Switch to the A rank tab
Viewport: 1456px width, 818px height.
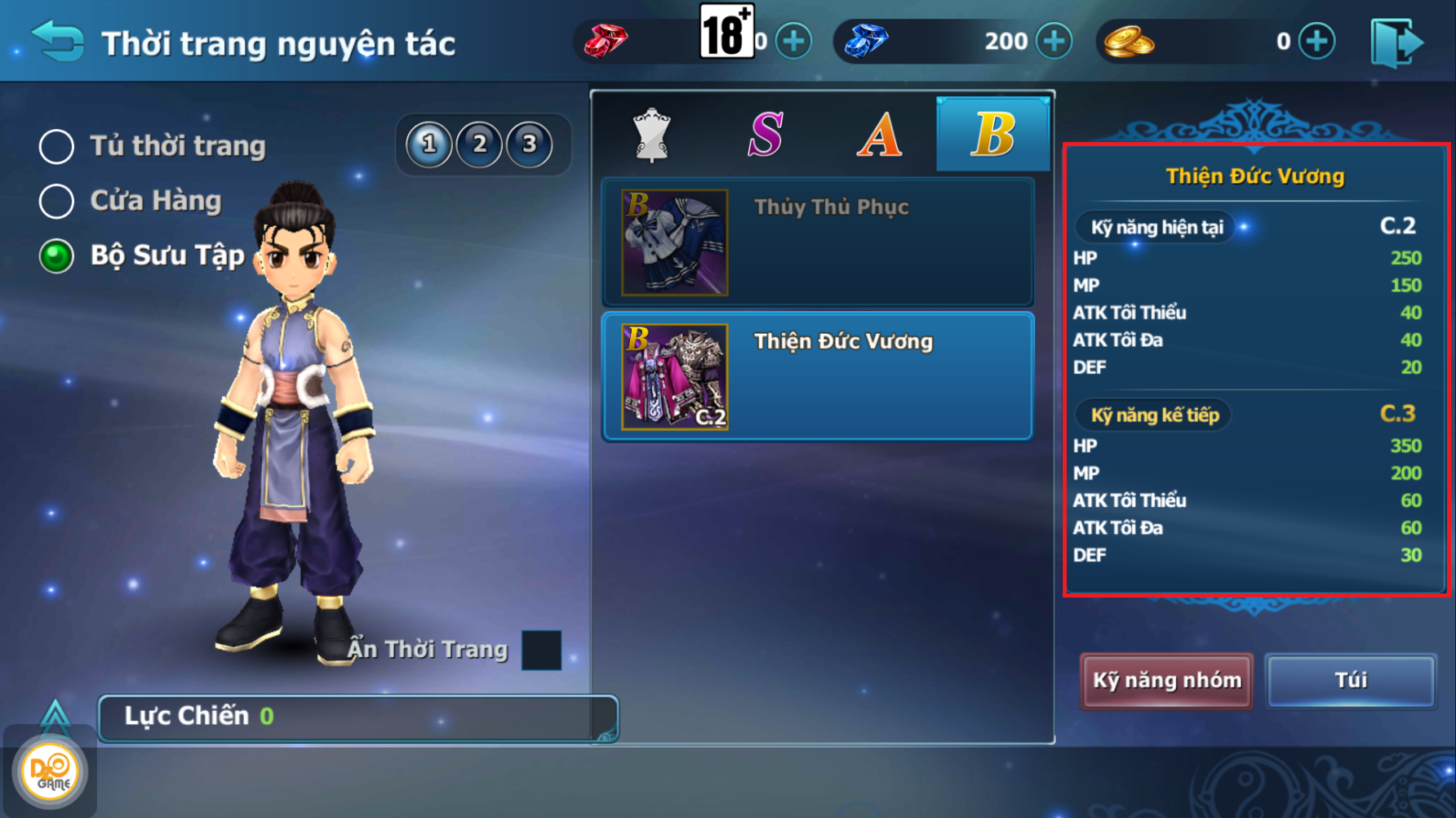[x=879, y=135]
